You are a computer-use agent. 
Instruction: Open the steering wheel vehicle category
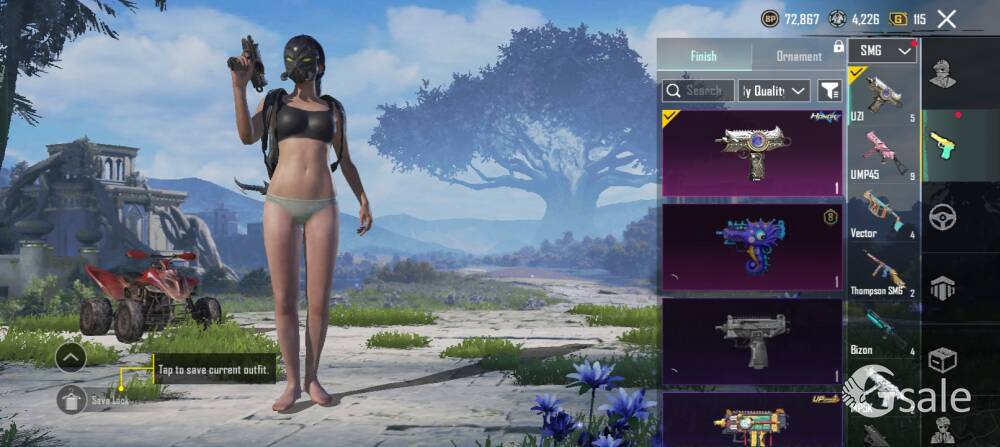pyautogui.click(x=943, y=217)
